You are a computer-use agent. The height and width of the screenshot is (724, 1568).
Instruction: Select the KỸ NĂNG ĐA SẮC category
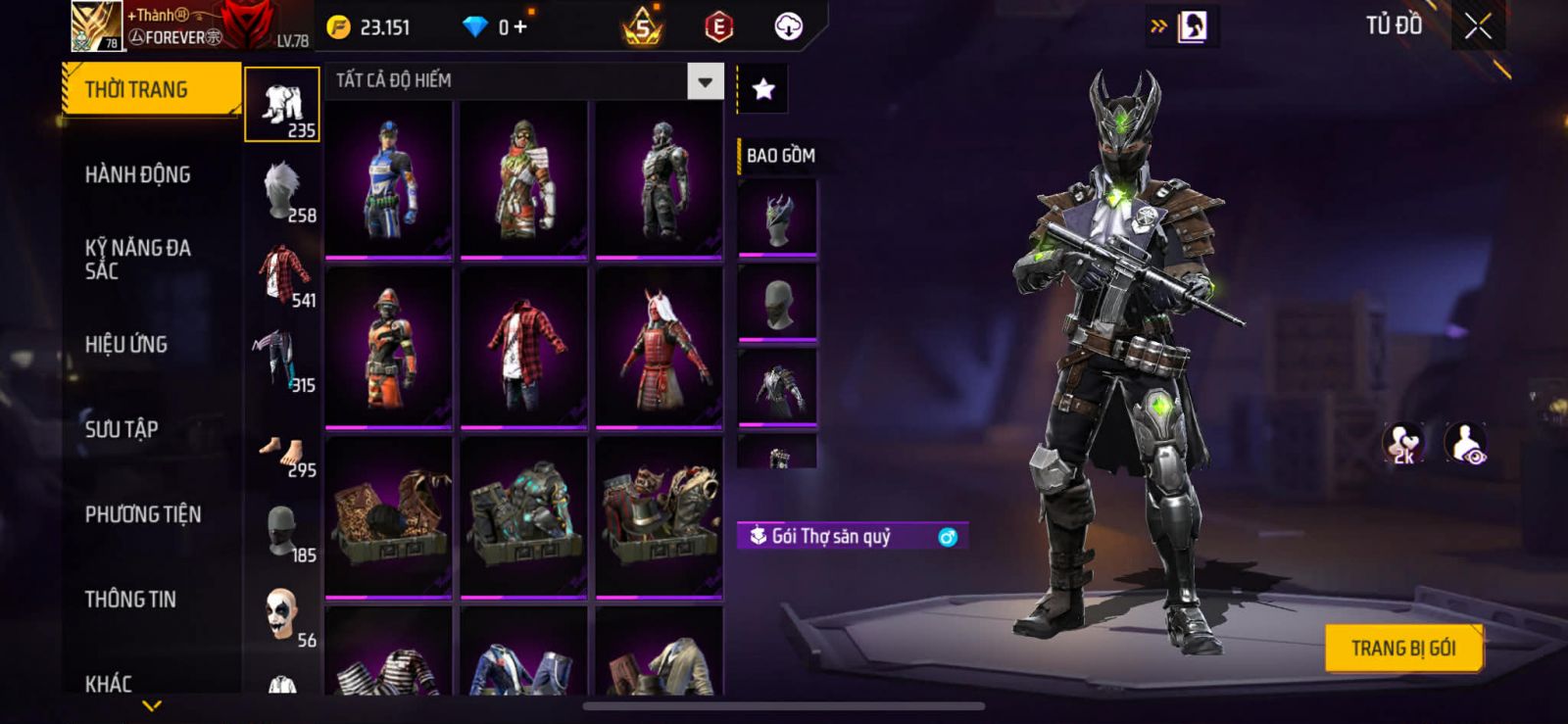coord(138,260)
